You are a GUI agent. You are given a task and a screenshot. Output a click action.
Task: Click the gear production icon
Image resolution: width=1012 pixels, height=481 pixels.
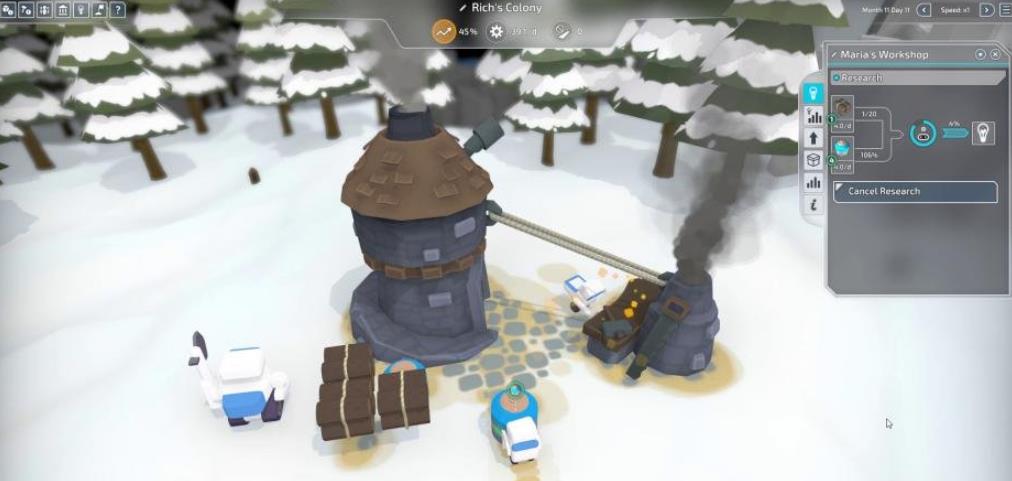point(496,32)
